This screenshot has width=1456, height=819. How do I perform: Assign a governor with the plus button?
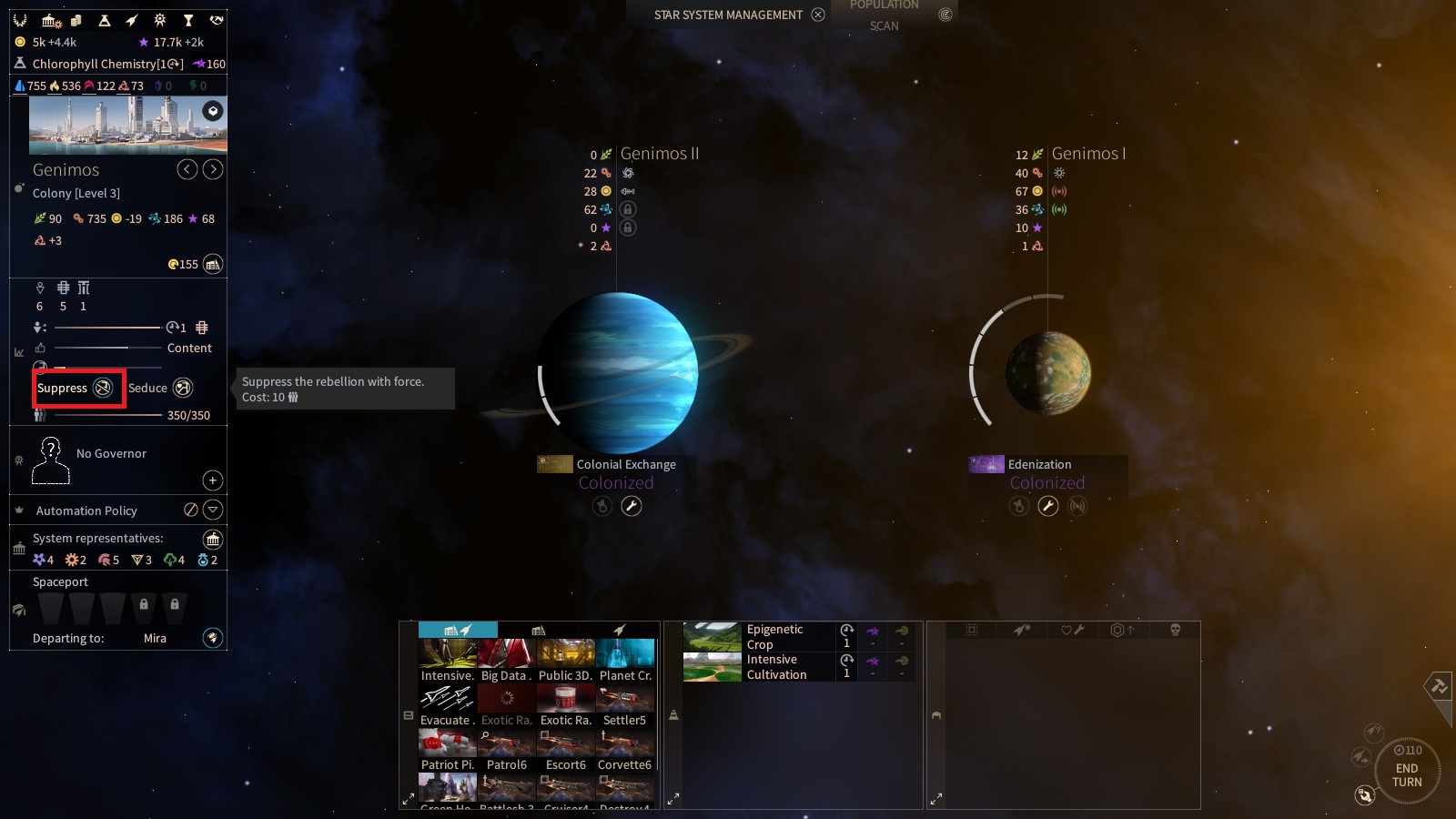tap(212, 480)
